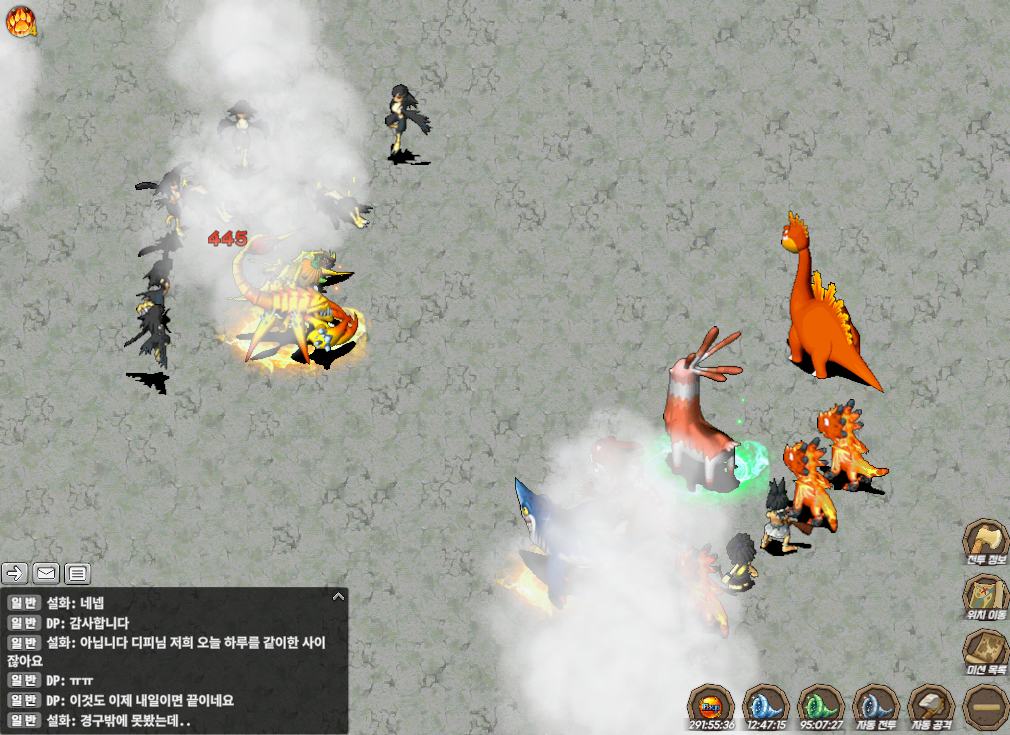Show the 미션 목록 mission list
The height and width of the screenshot is (735, 1010).
(x=985, y=652)
